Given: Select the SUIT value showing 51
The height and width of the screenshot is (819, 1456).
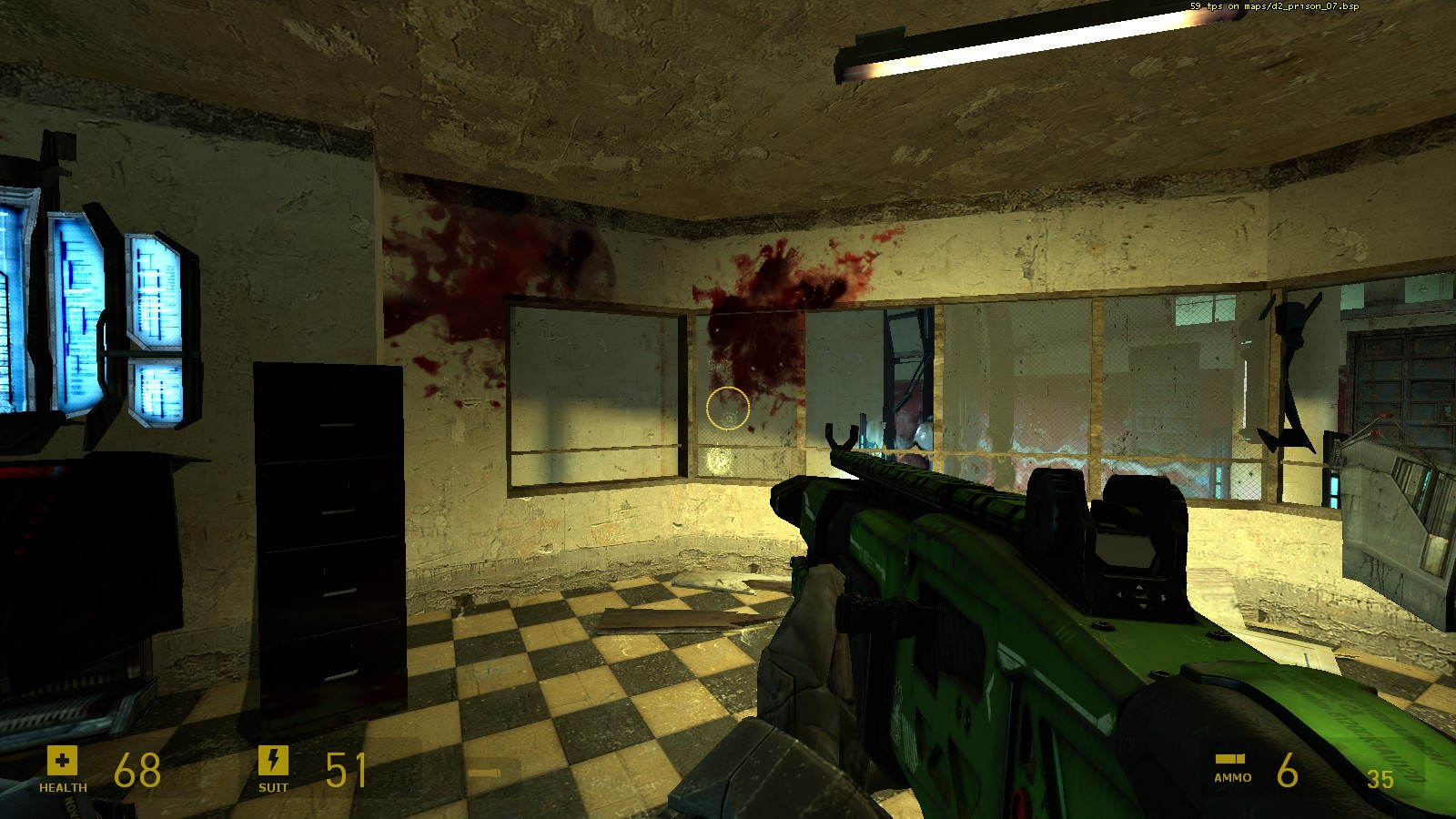Looking at the screenshot, I should pos(346,769).
